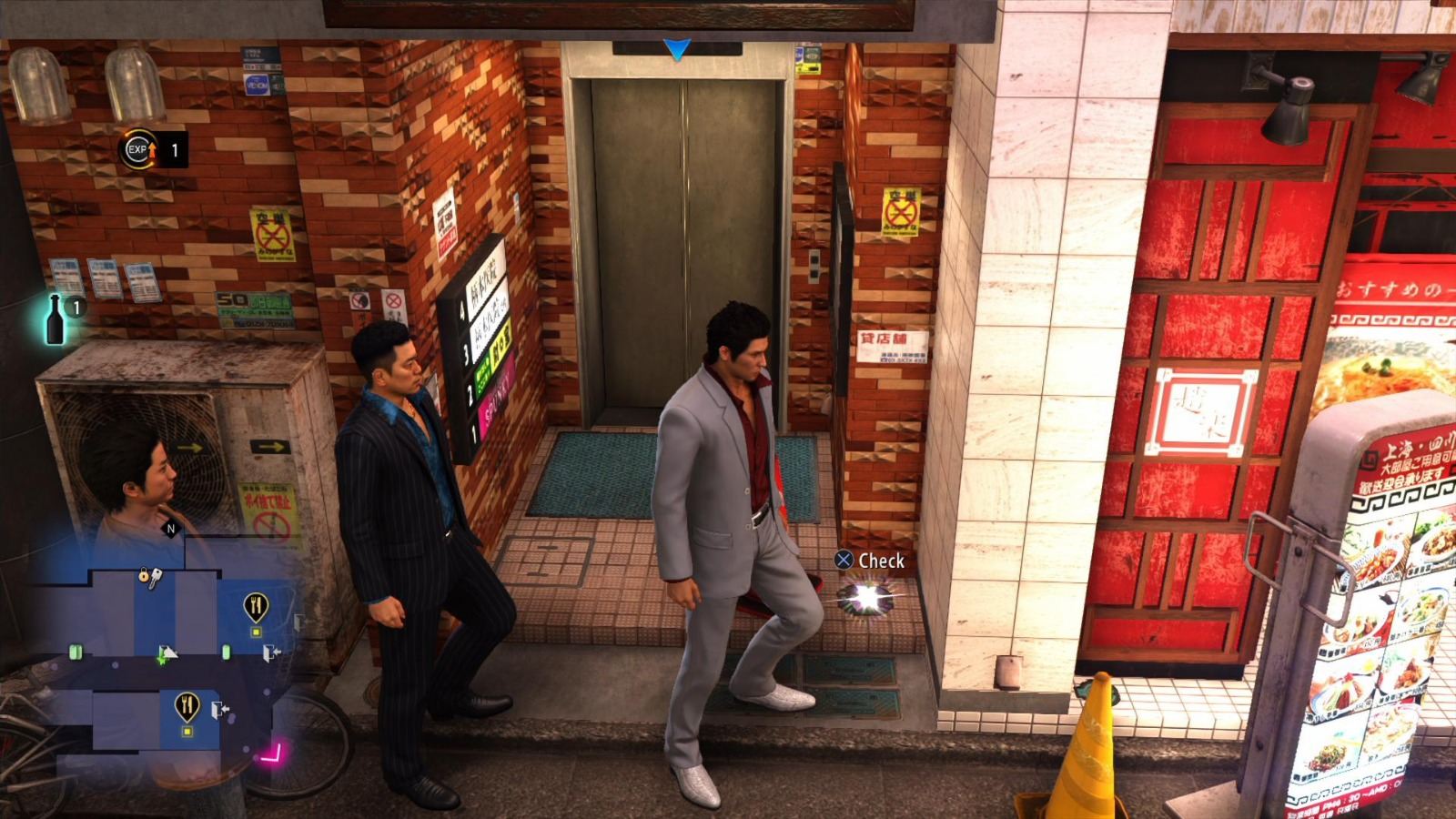Click the door icon at the minimap's right edge
The image size is (1456, 819).
[x=298, y=621]
